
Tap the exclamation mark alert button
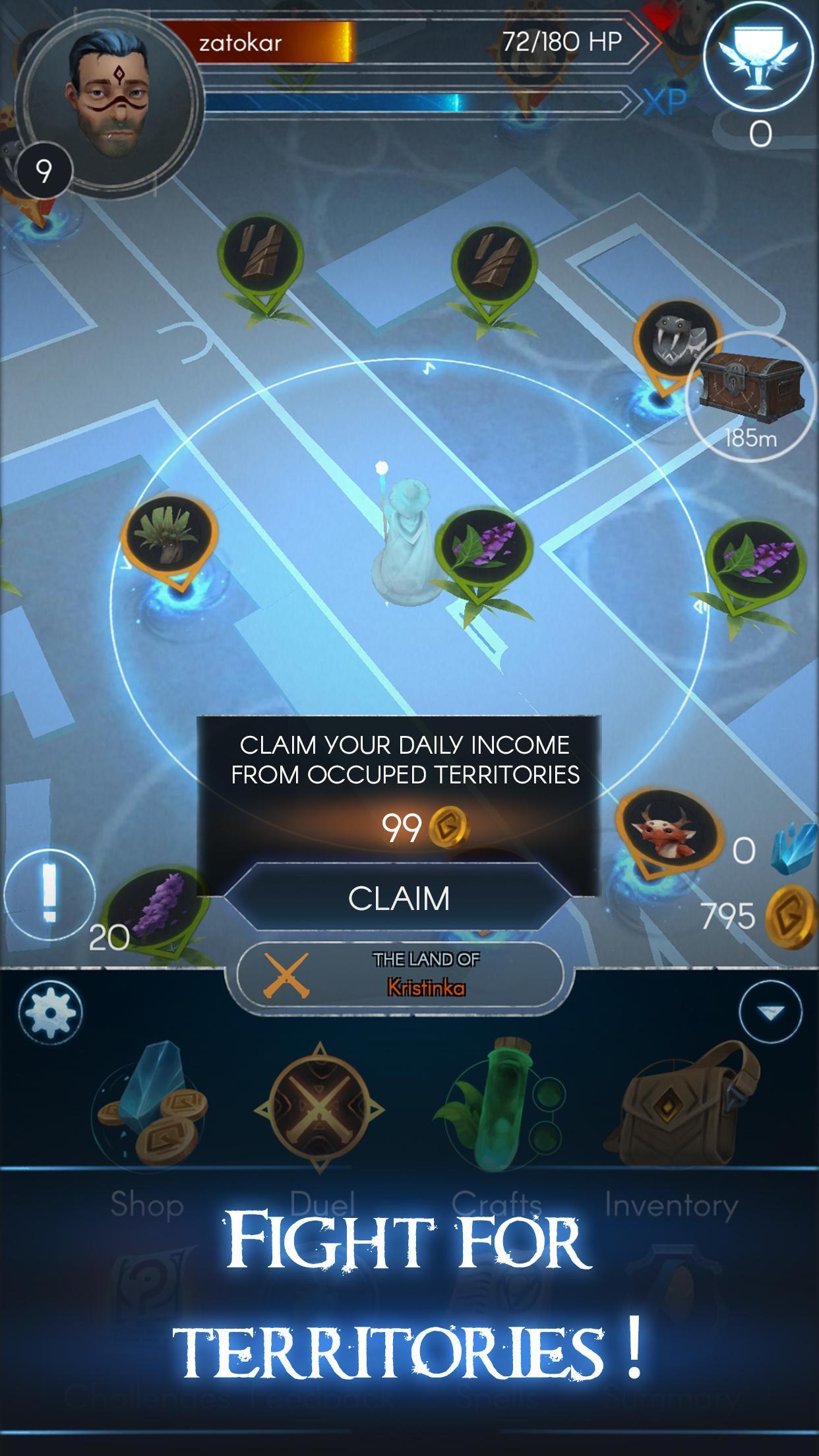tap(49, 895)
